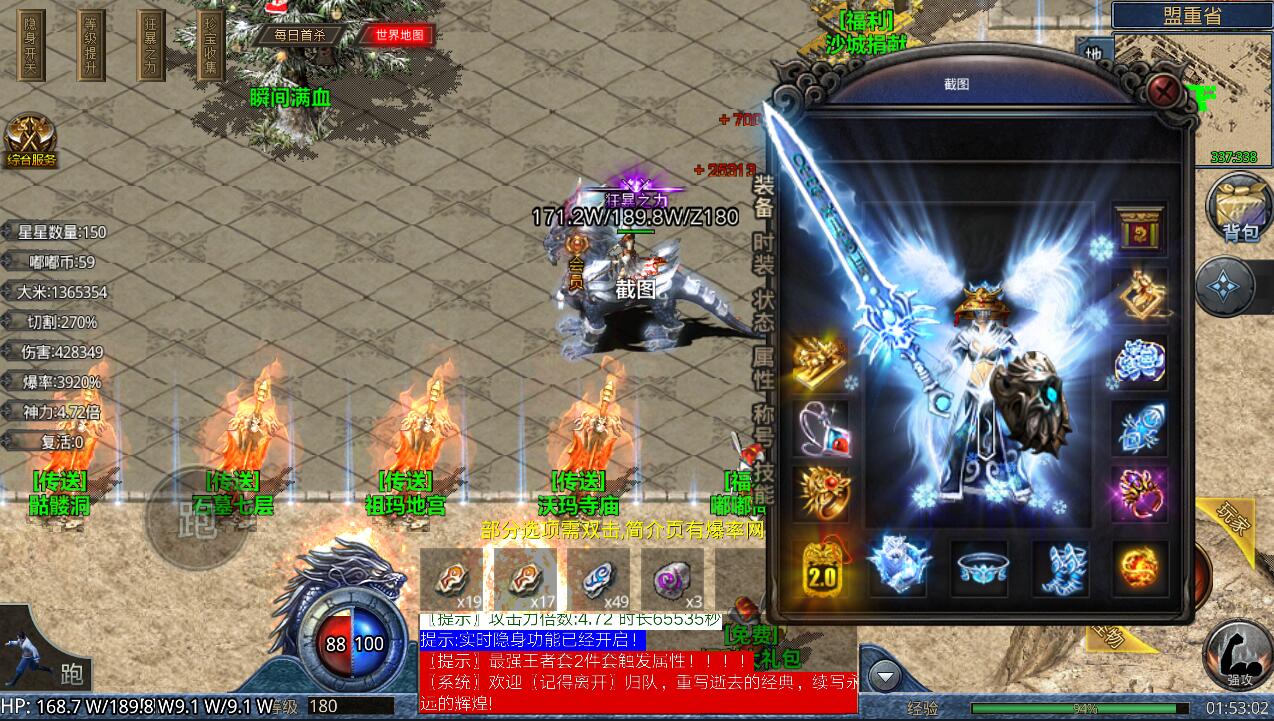Tap the 跑 run toggle button

193,516
